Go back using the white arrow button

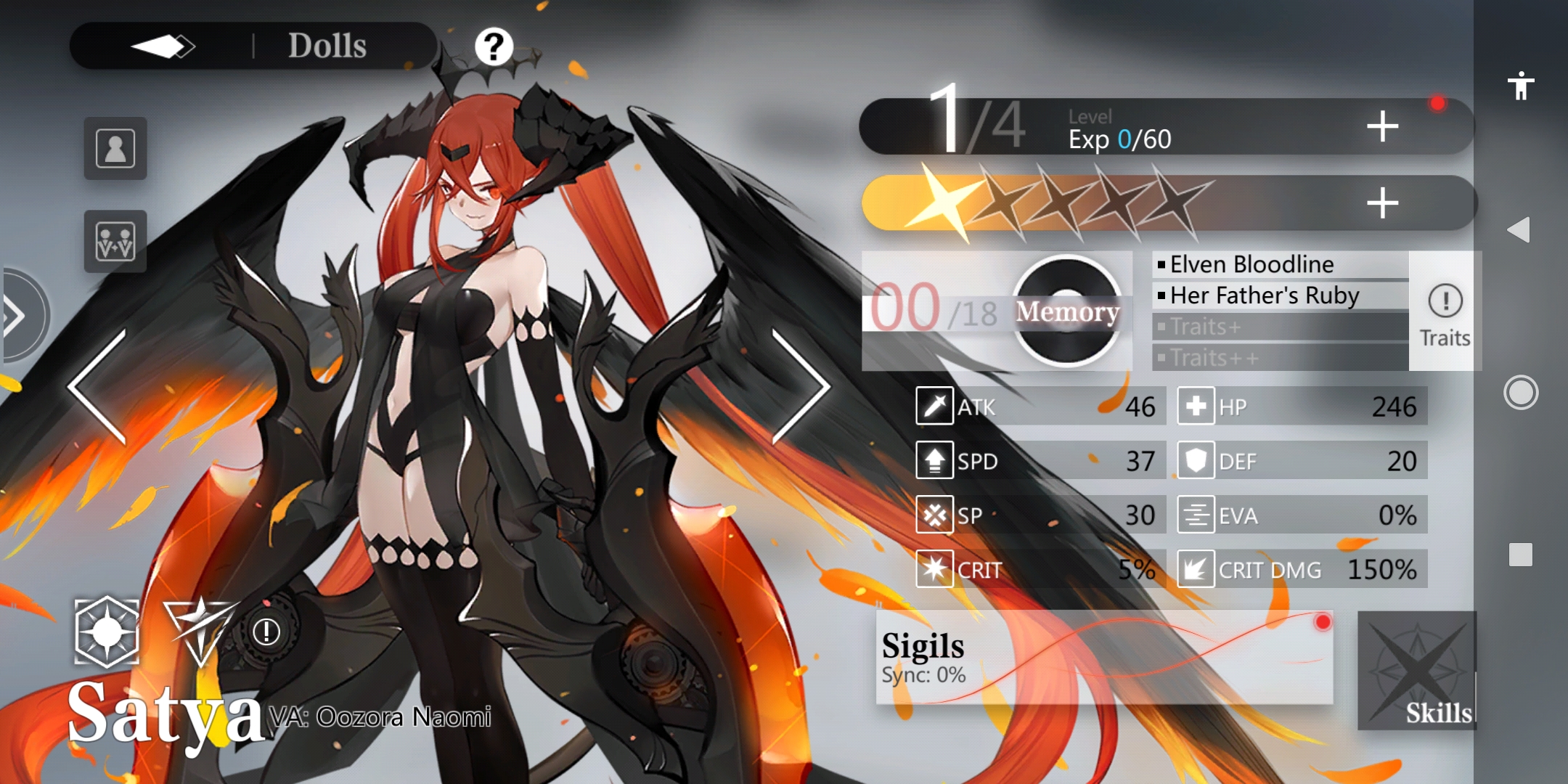(x=163, y=46)
